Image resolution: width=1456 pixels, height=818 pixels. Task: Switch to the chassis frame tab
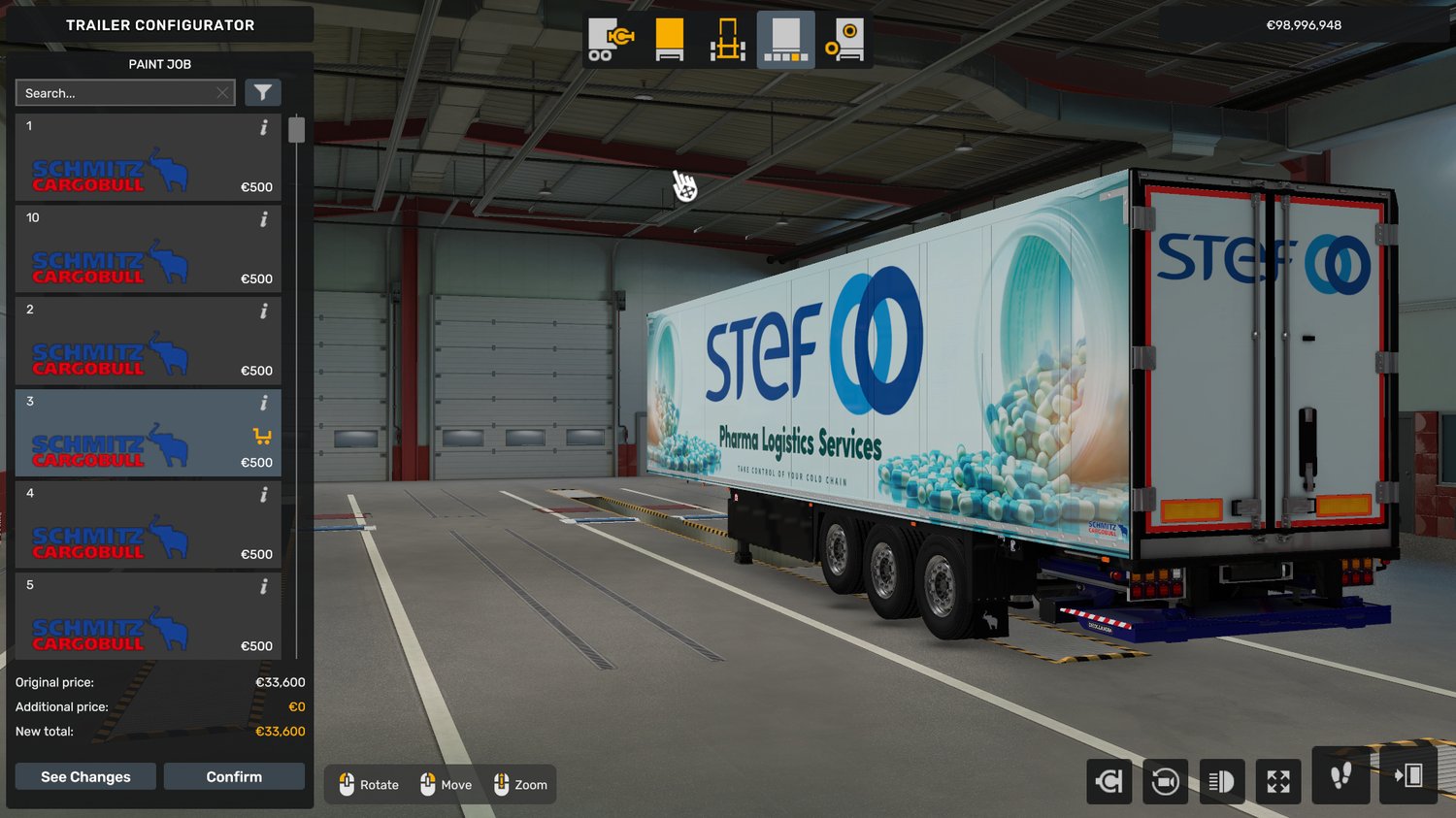[x=727, y=40]
